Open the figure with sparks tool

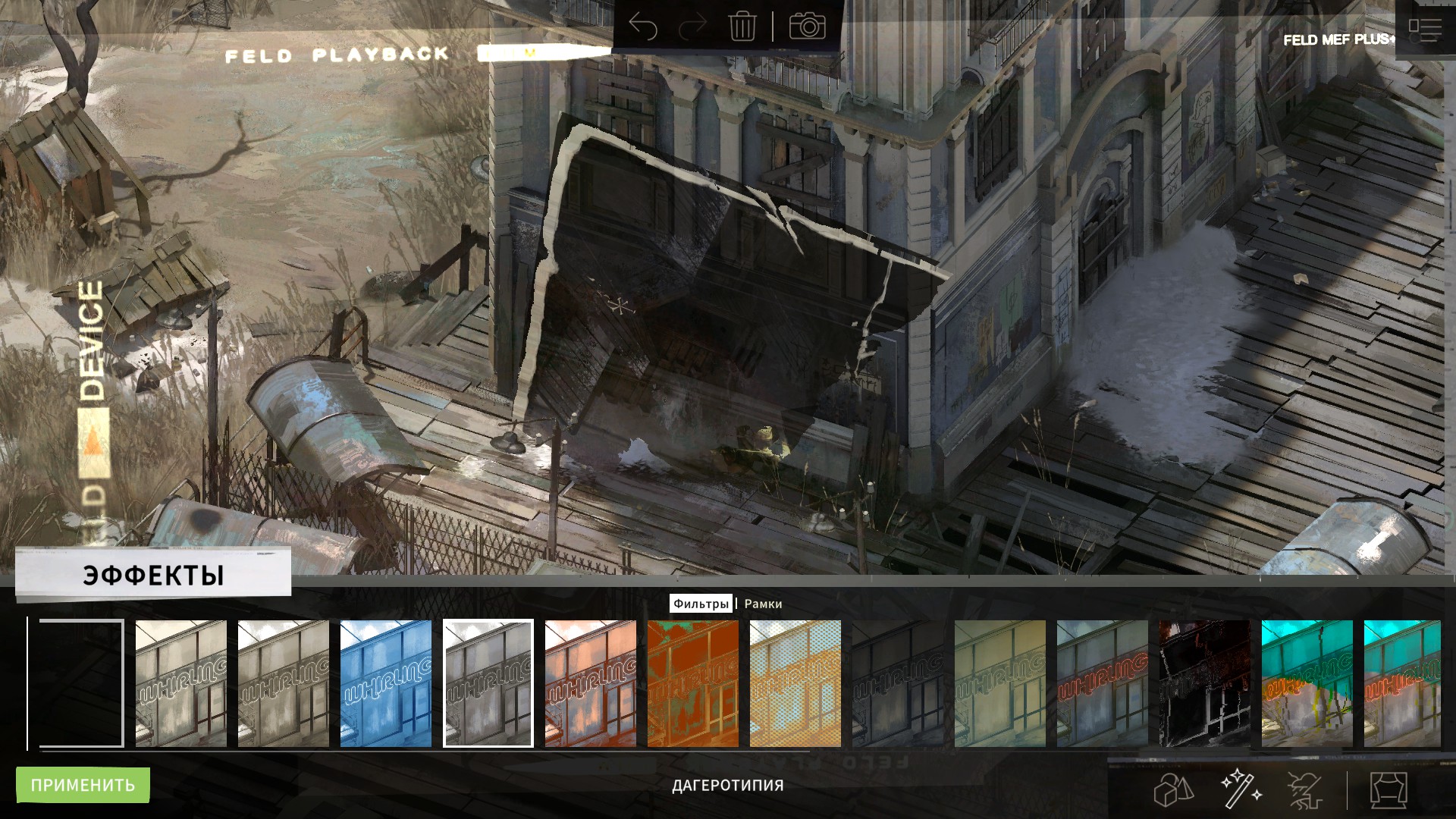1306,789
